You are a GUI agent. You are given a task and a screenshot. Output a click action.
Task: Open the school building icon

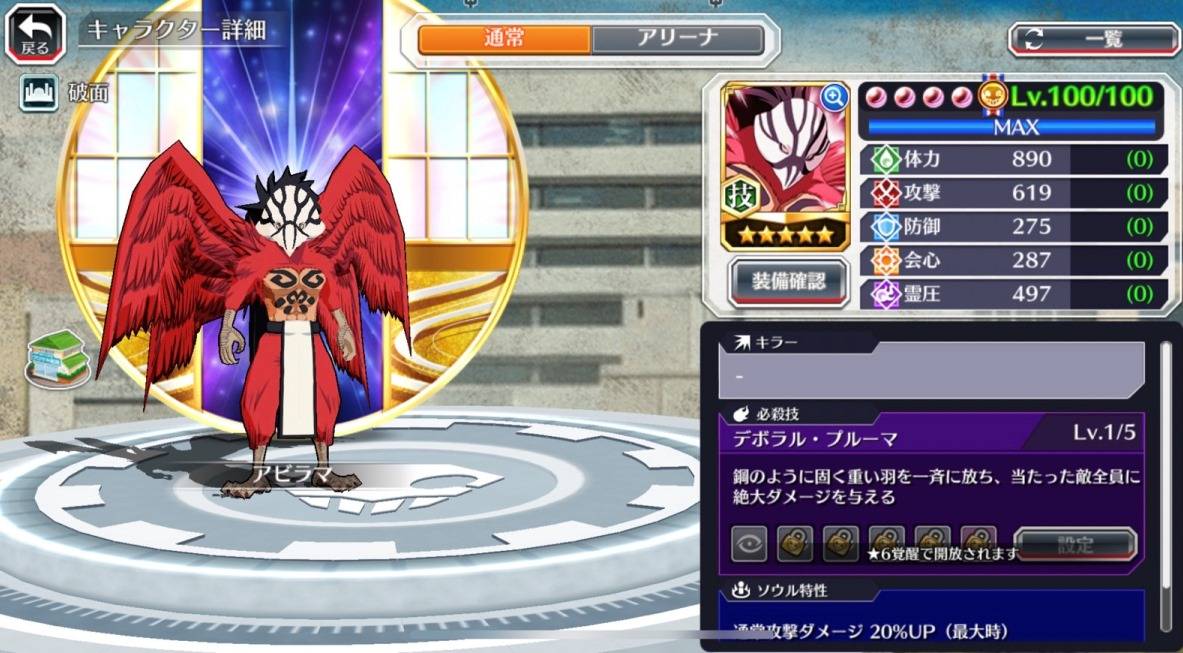pyautogui.click(x=58, y=357)
